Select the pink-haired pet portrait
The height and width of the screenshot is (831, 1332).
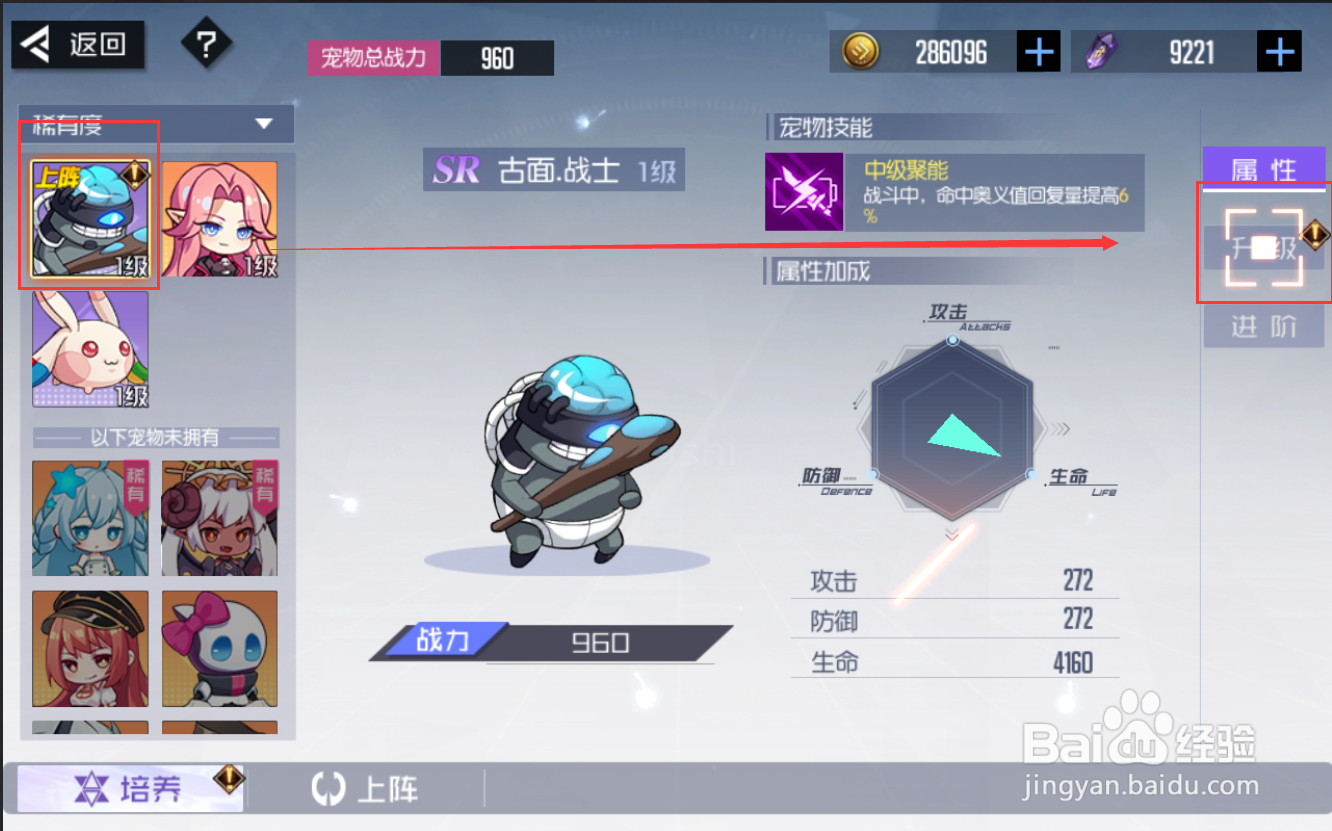[219, 216]
